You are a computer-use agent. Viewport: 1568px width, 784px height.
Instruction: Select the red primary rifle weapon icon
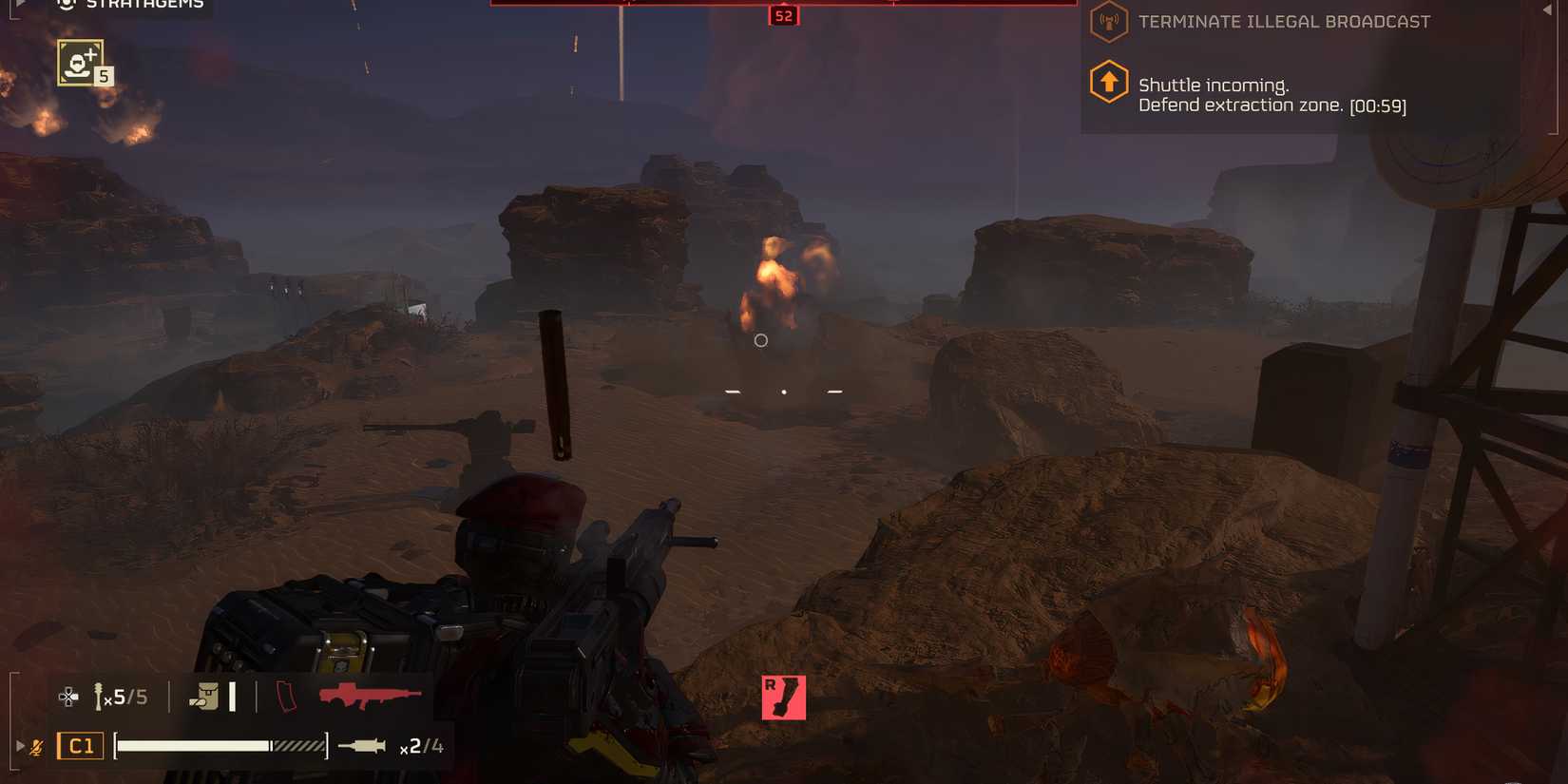[x=370, y=696]
